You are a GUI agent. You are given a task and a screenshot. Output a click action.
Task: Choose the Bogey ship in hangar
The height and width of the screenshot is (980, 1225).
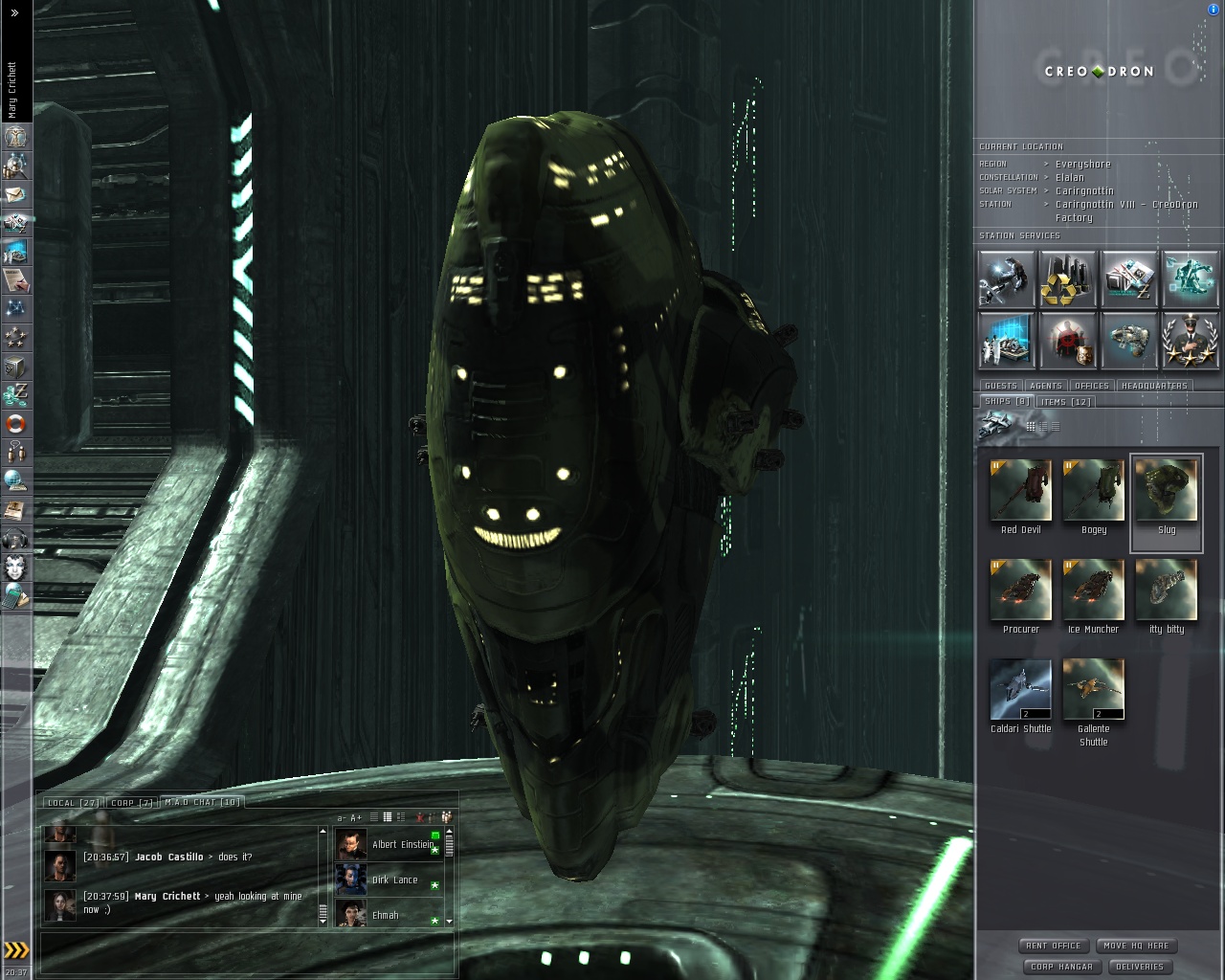click(1093, 491)
